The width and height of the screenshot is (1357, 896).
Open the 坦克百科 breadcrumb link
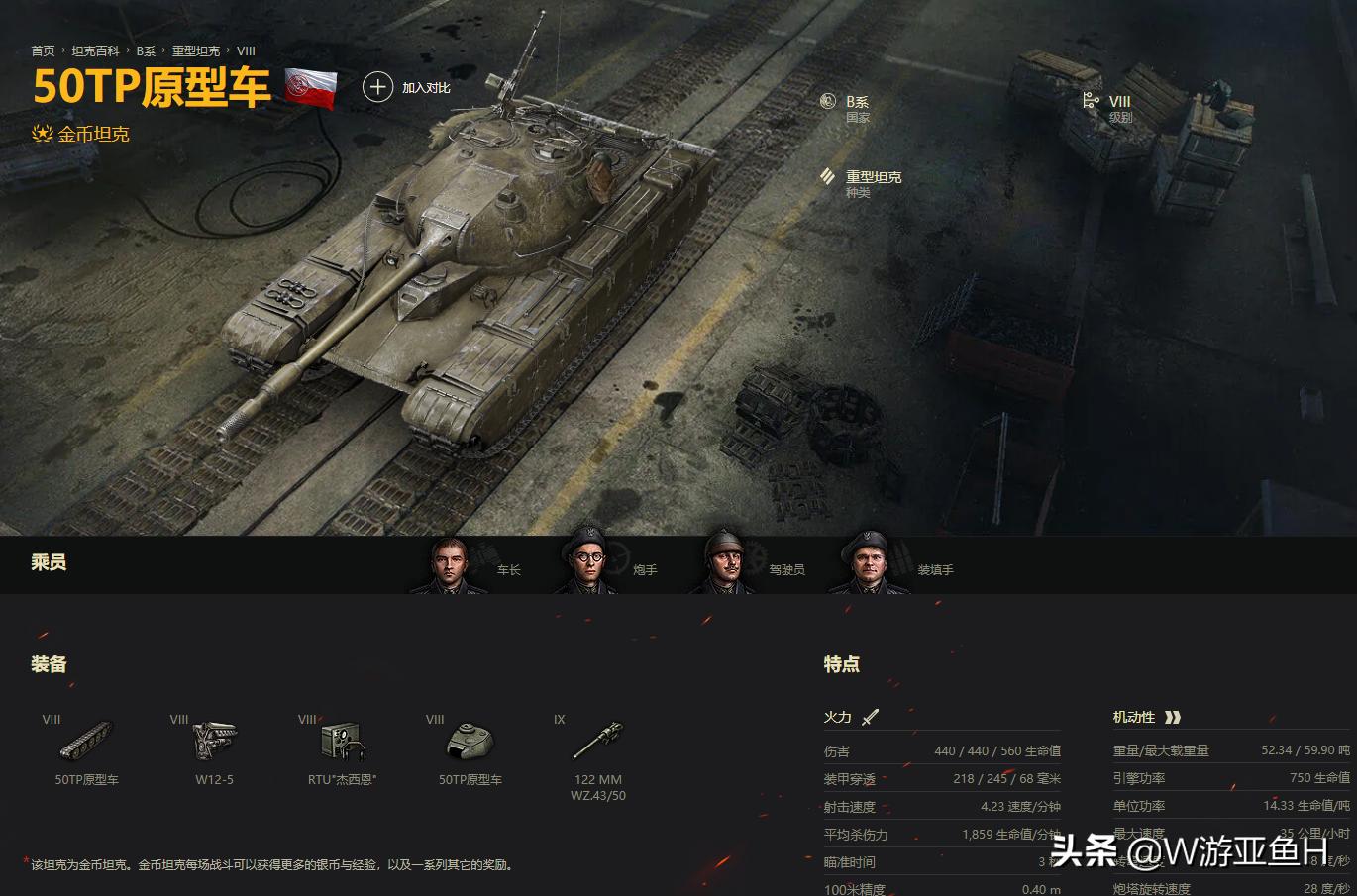[95, 50]
